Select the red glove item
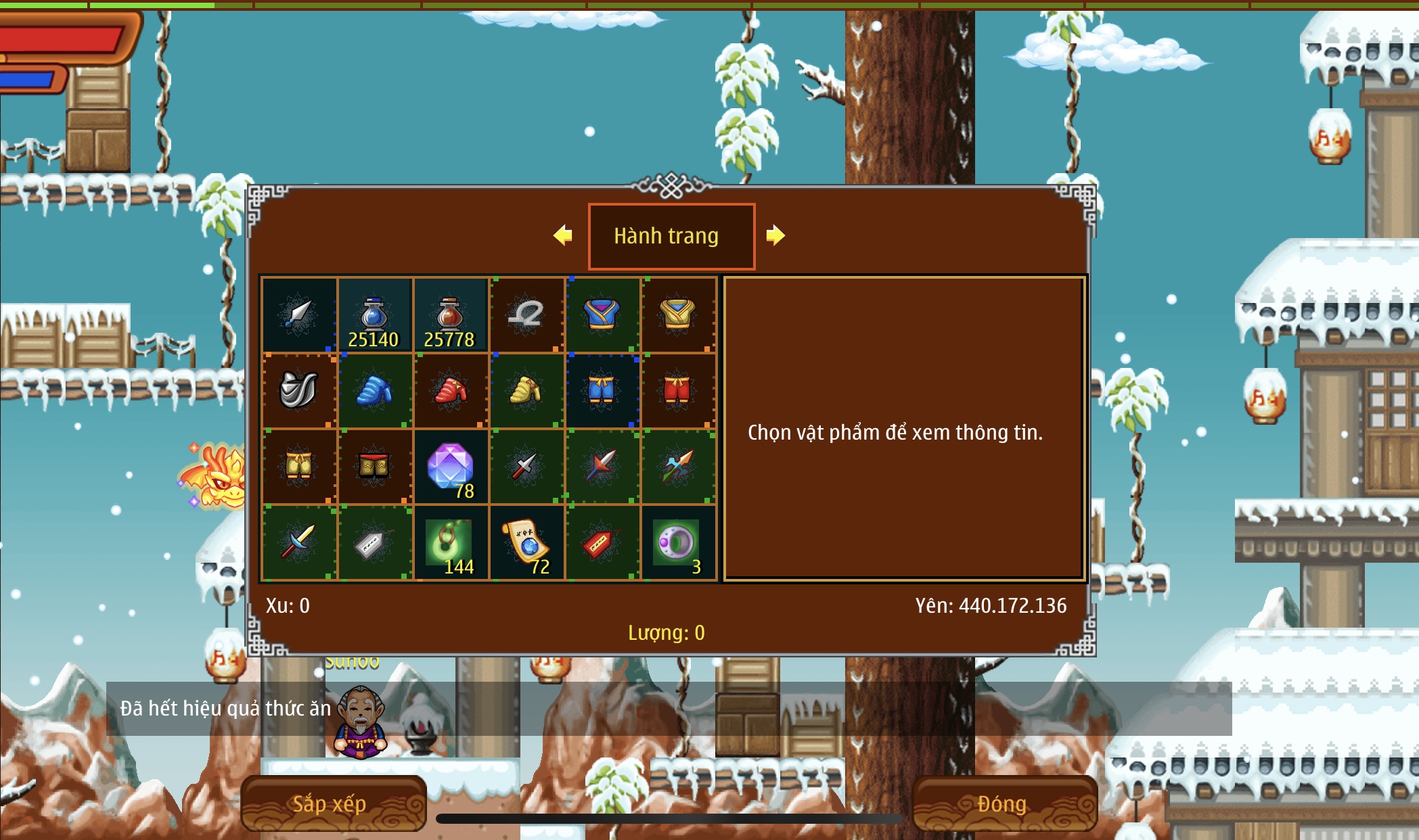Screen dimensions: 1419x840 click(x=450, y=391)
